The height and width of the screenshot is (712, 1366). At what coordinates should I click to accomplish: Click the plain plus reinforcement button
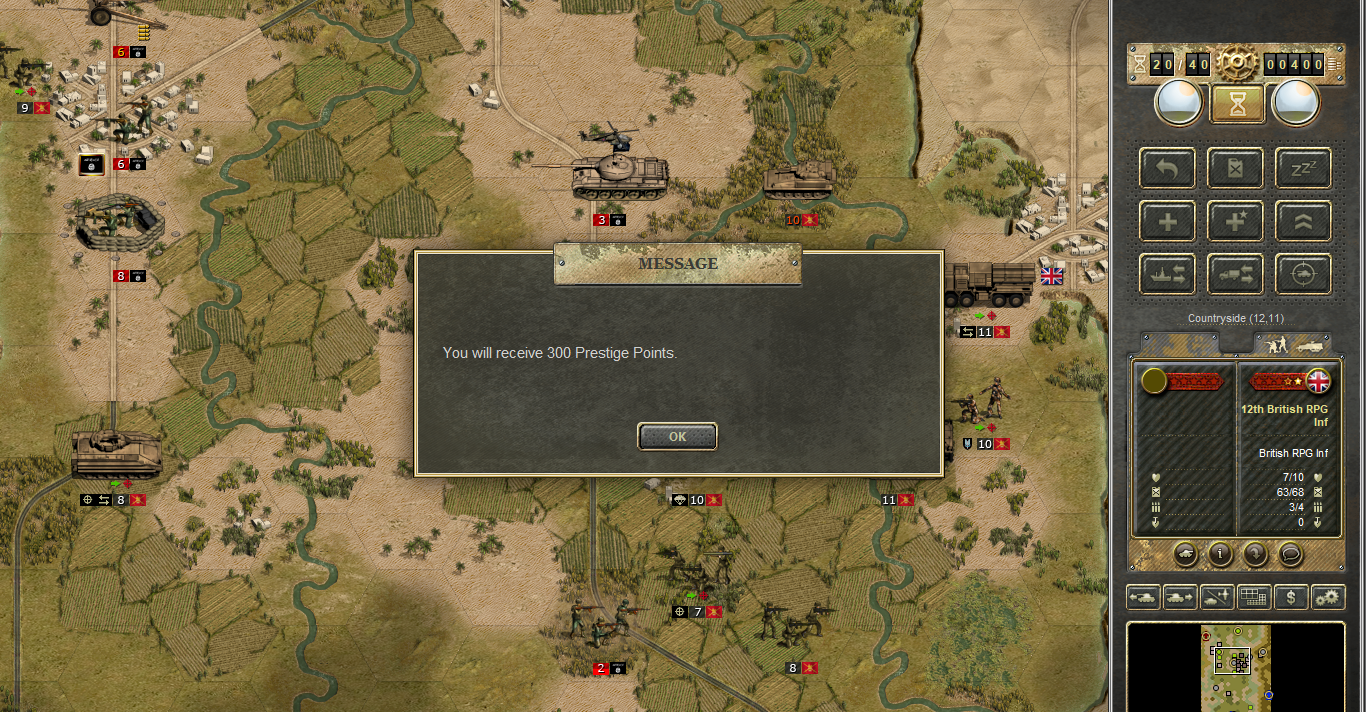click(1167, 221)
